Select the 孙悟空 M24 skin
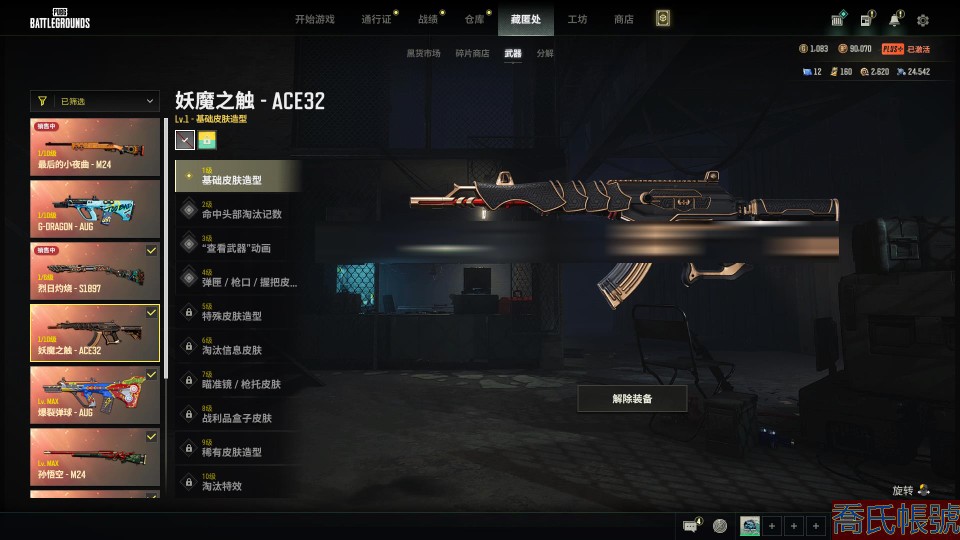This screenshot has height=540, width=960. click(x=95, y=456)
